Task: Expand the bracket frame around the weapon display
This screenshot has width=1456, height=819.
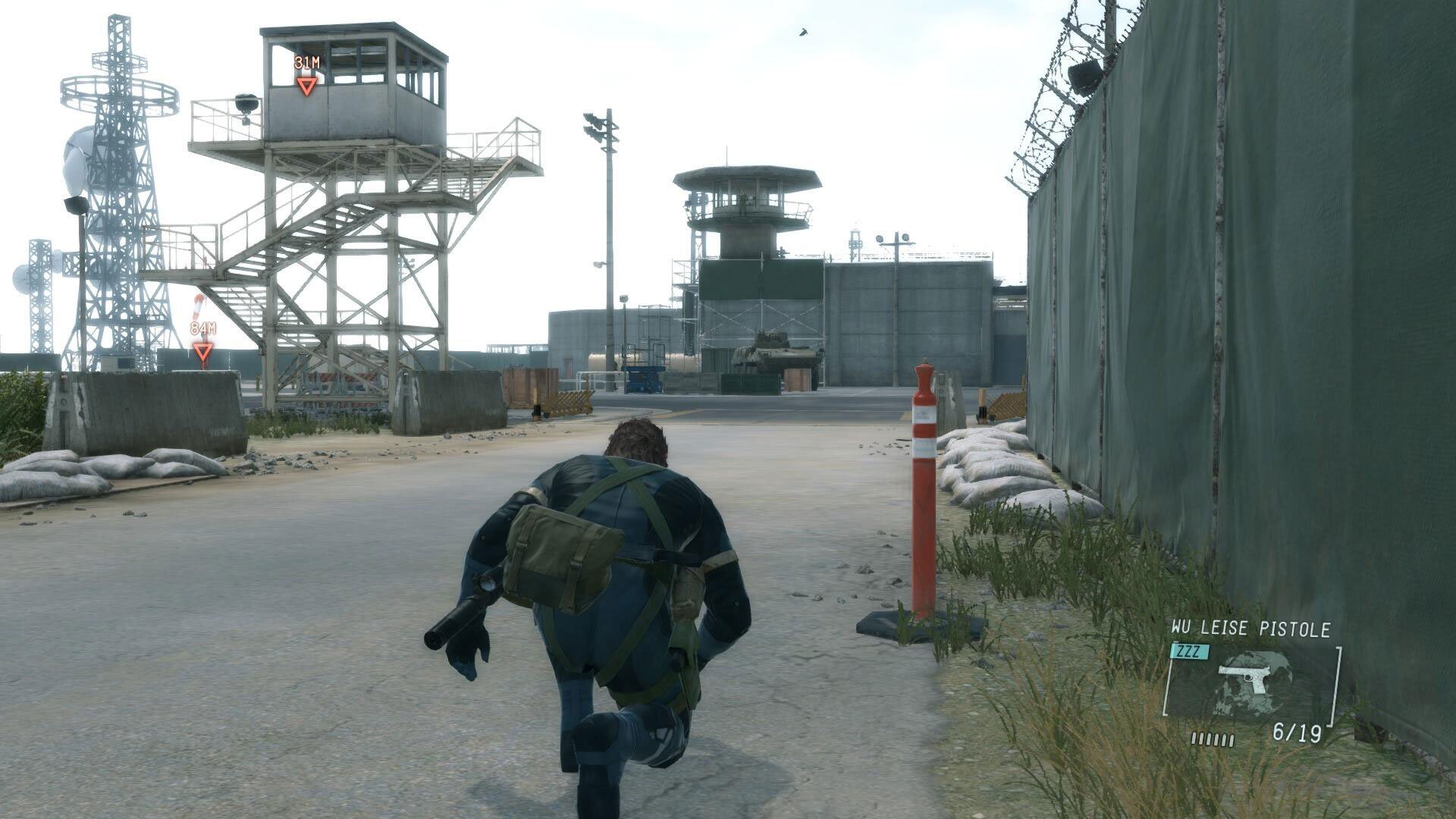Action: click(x=1337, y=686)
